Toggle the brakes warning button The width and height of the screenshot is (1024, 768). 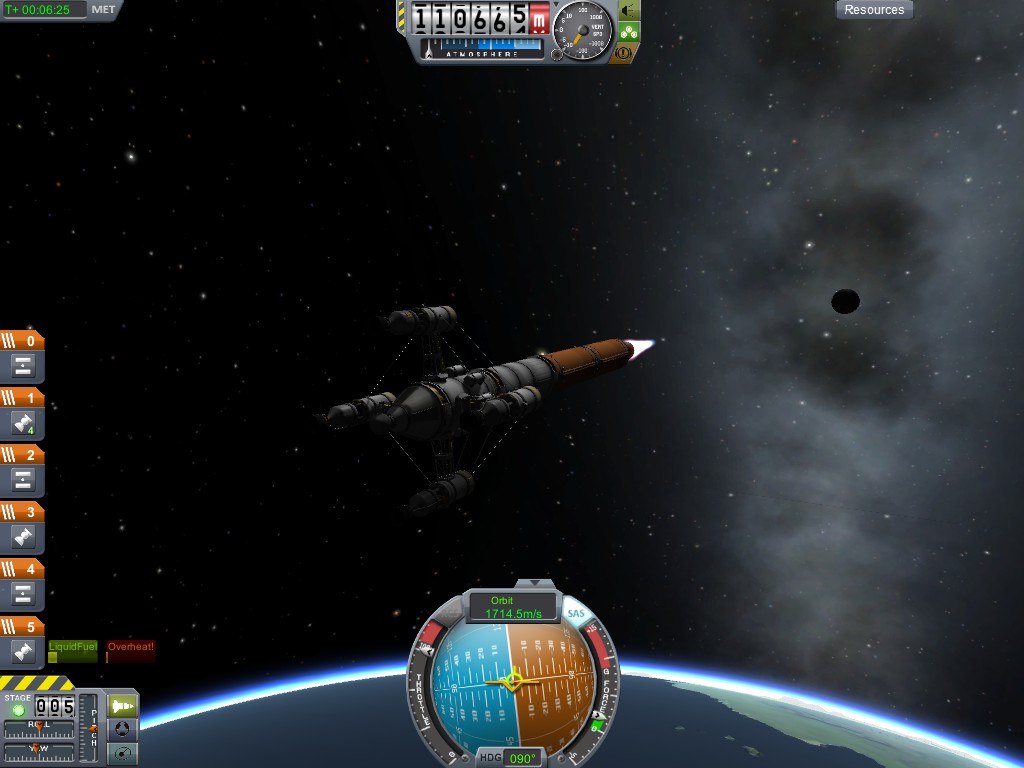[x=623, y=53]
